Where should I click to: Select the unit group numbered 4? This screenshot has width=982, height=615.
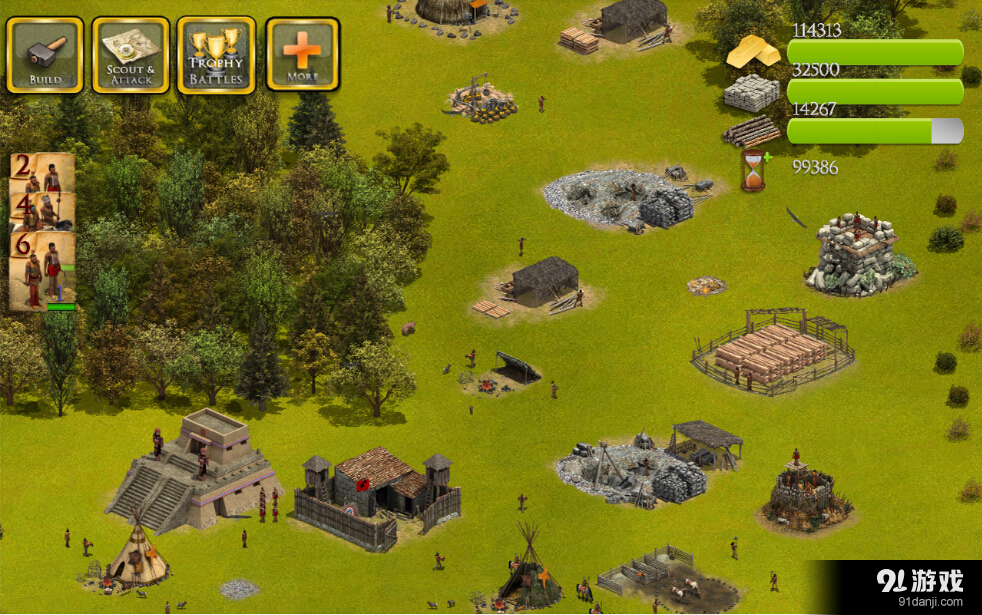click(42, 211)
